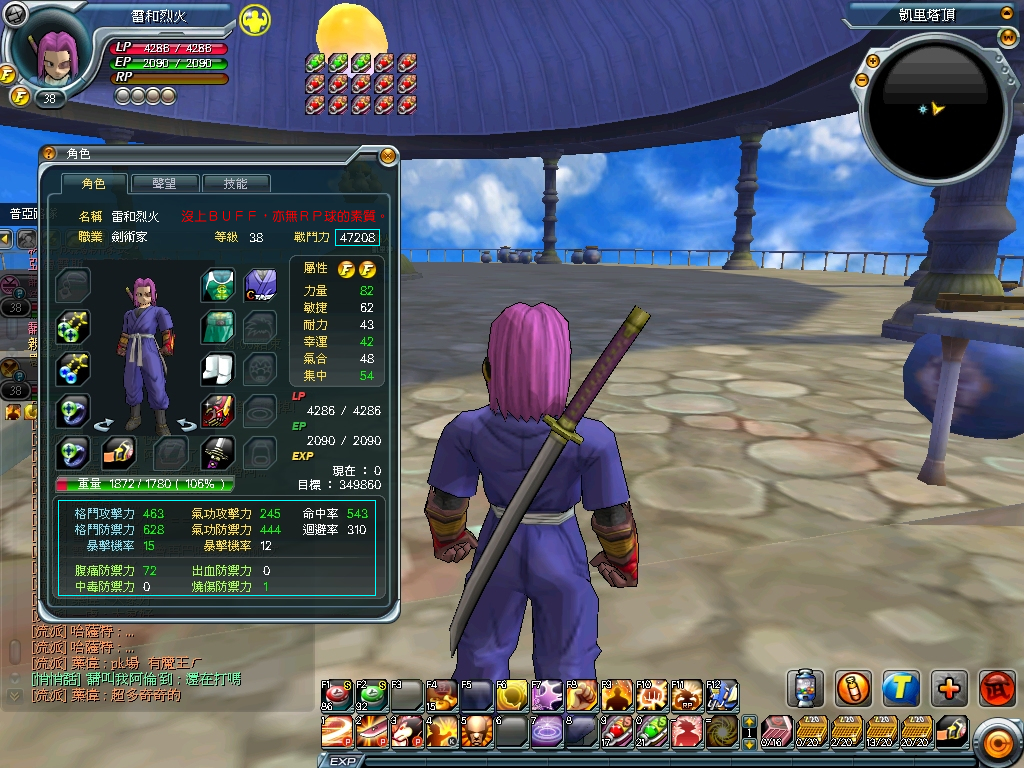Open the orange plus menu button
This screenshot has height=768, width=1024.
point(949,688)
